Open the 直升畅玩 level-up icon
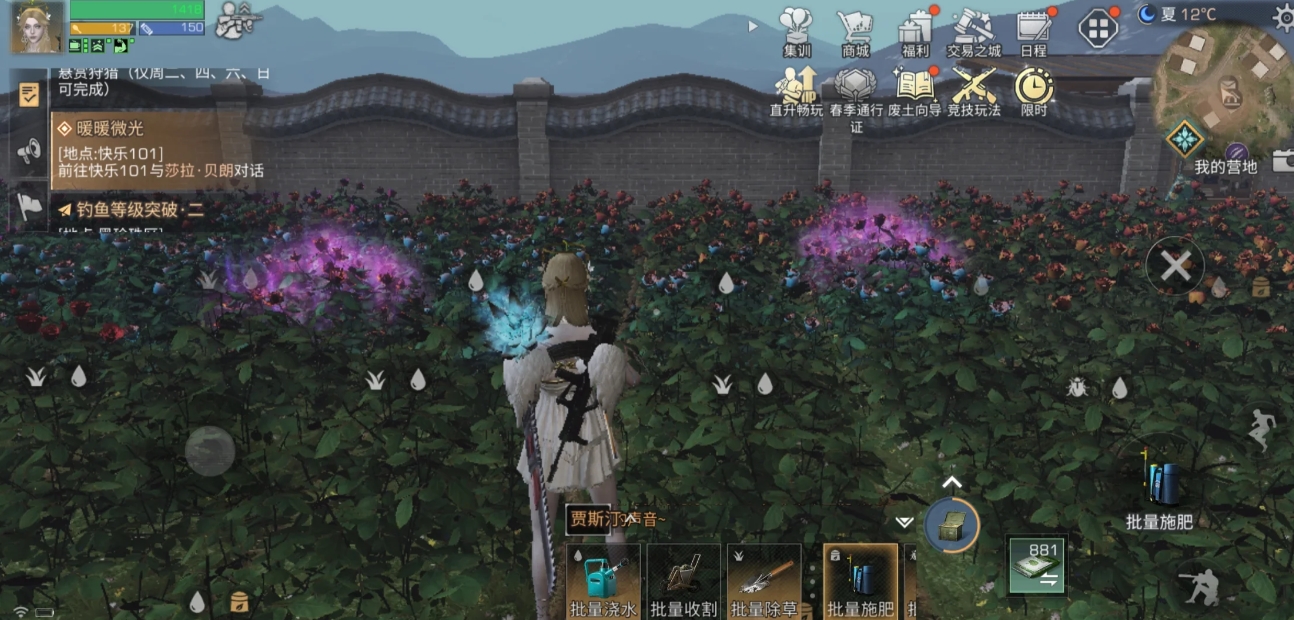 coord(796,88)
